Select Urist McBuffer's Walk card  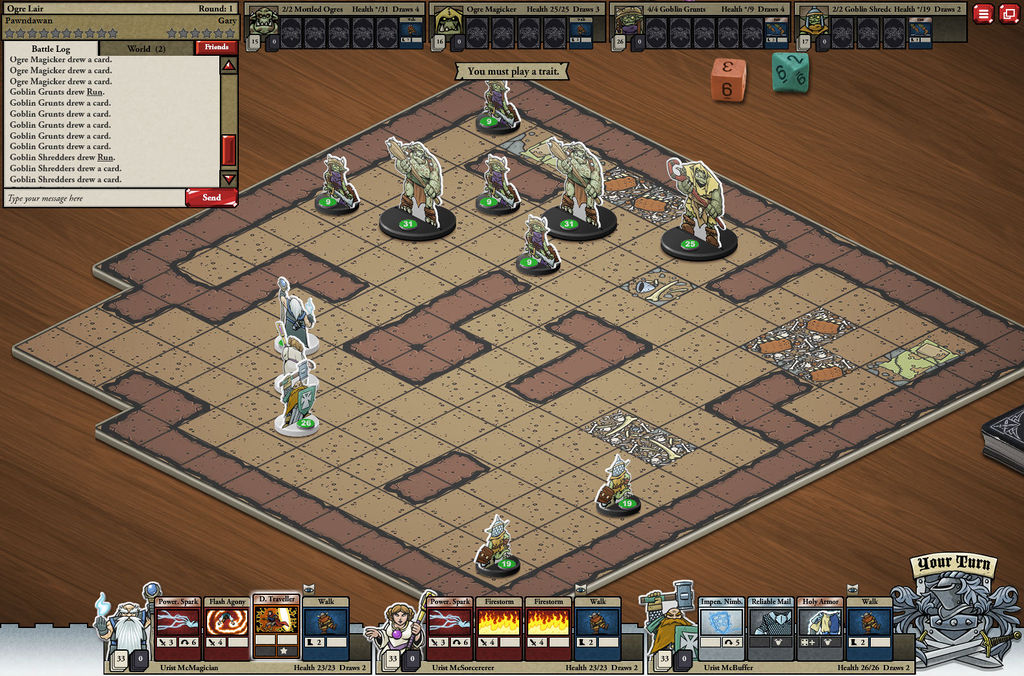click(869, 629)
